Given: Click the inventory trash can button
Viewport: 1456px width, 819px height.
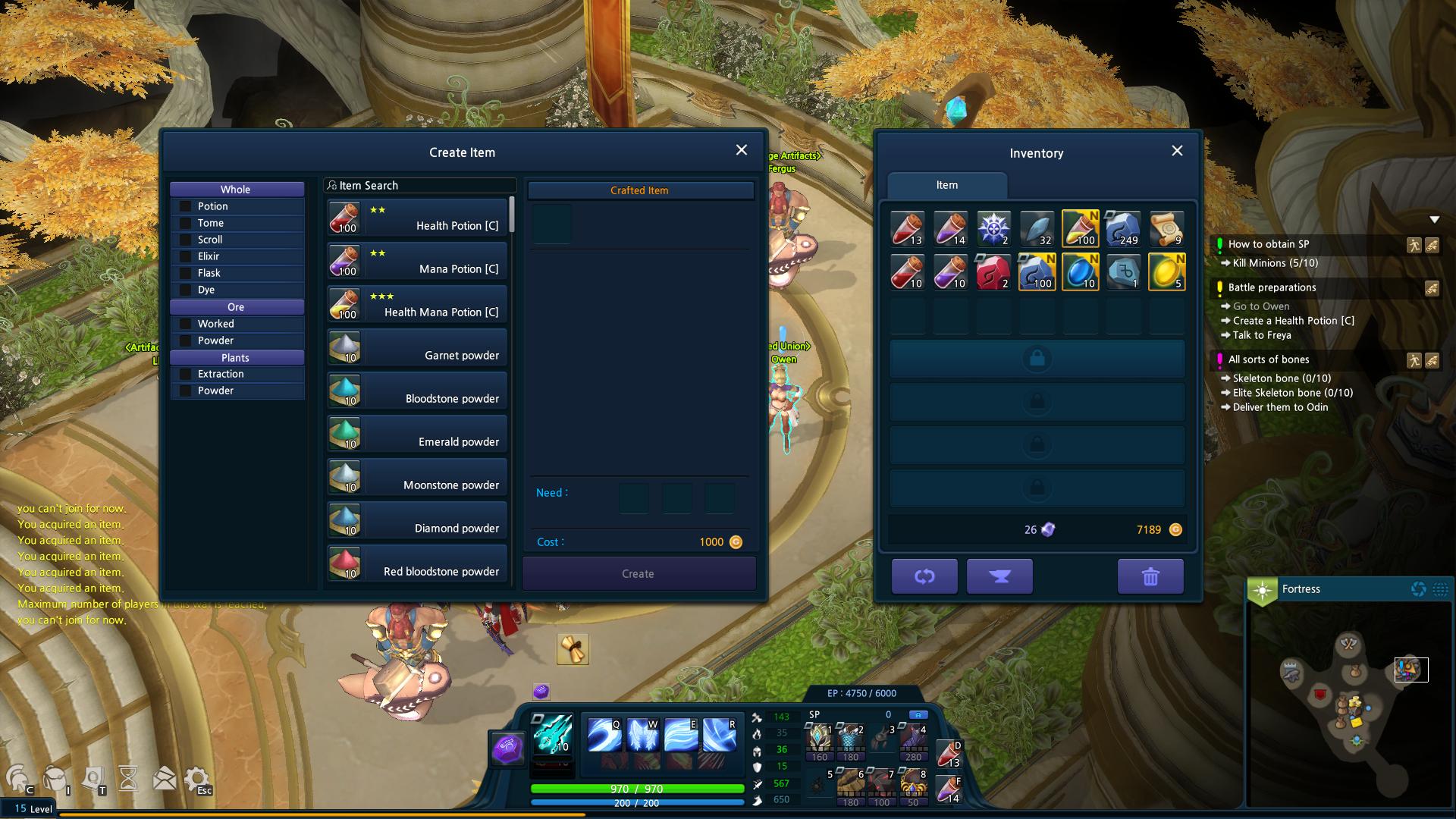Looking at the screenshot, I should click(1150, 576).
